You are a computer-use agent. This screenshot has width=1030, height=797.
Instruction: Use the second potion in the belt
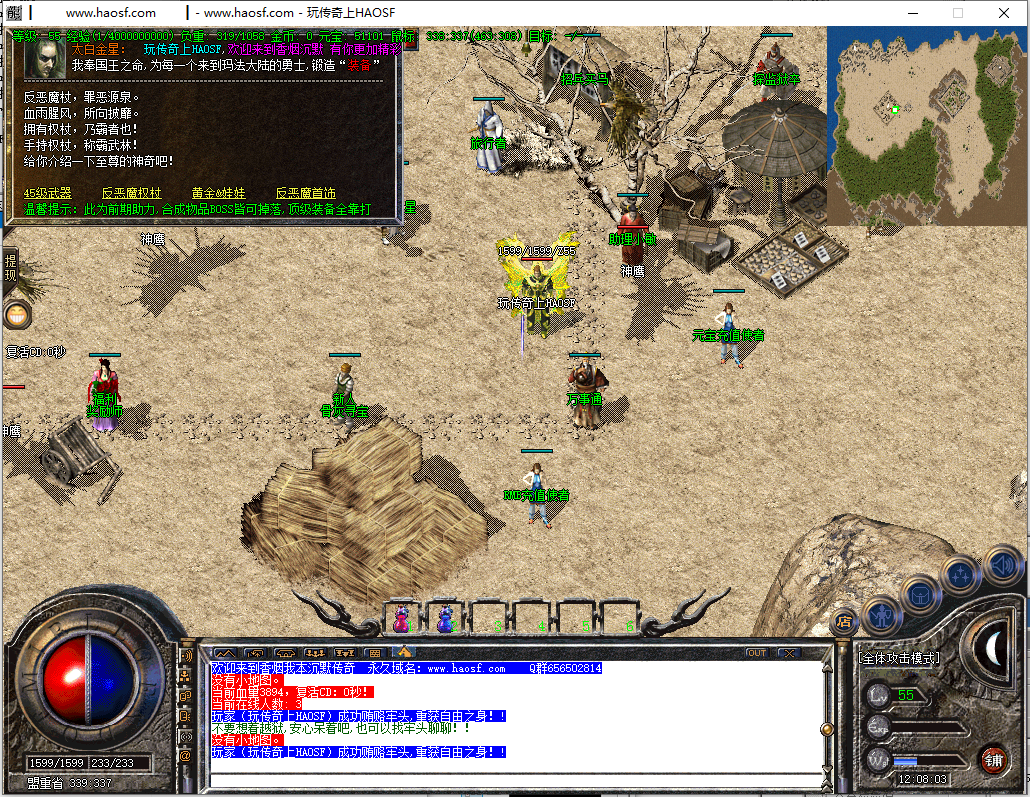[446, 619]
